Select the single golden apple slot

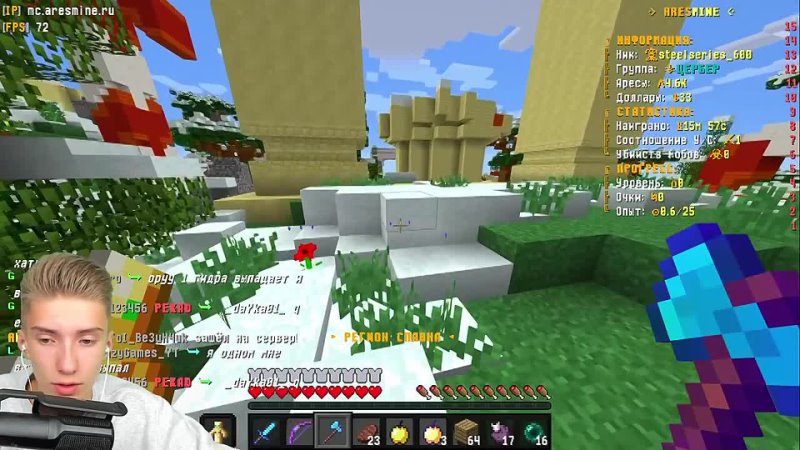pos(400,431)
